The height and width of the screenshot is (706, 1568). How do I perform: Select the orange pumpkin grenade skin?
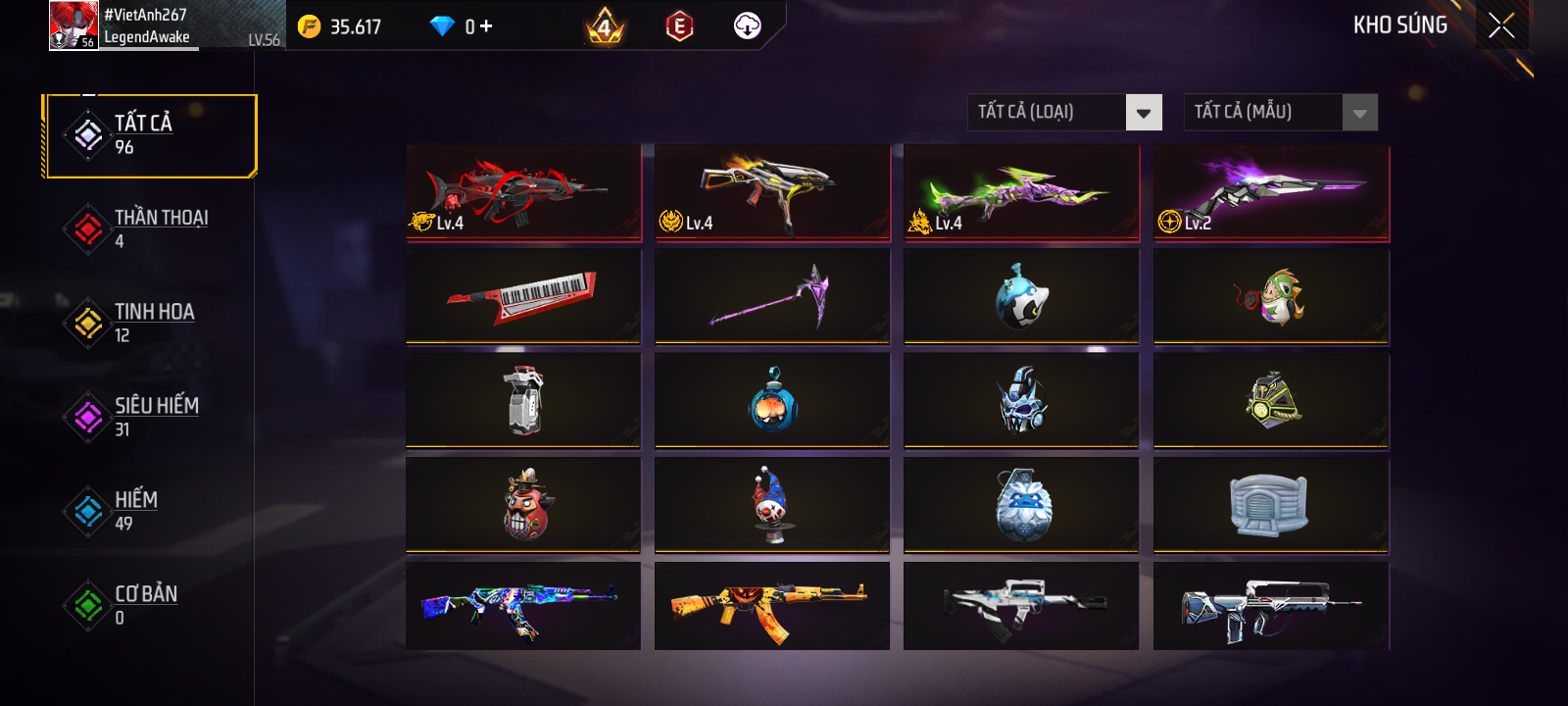point(772,400)
